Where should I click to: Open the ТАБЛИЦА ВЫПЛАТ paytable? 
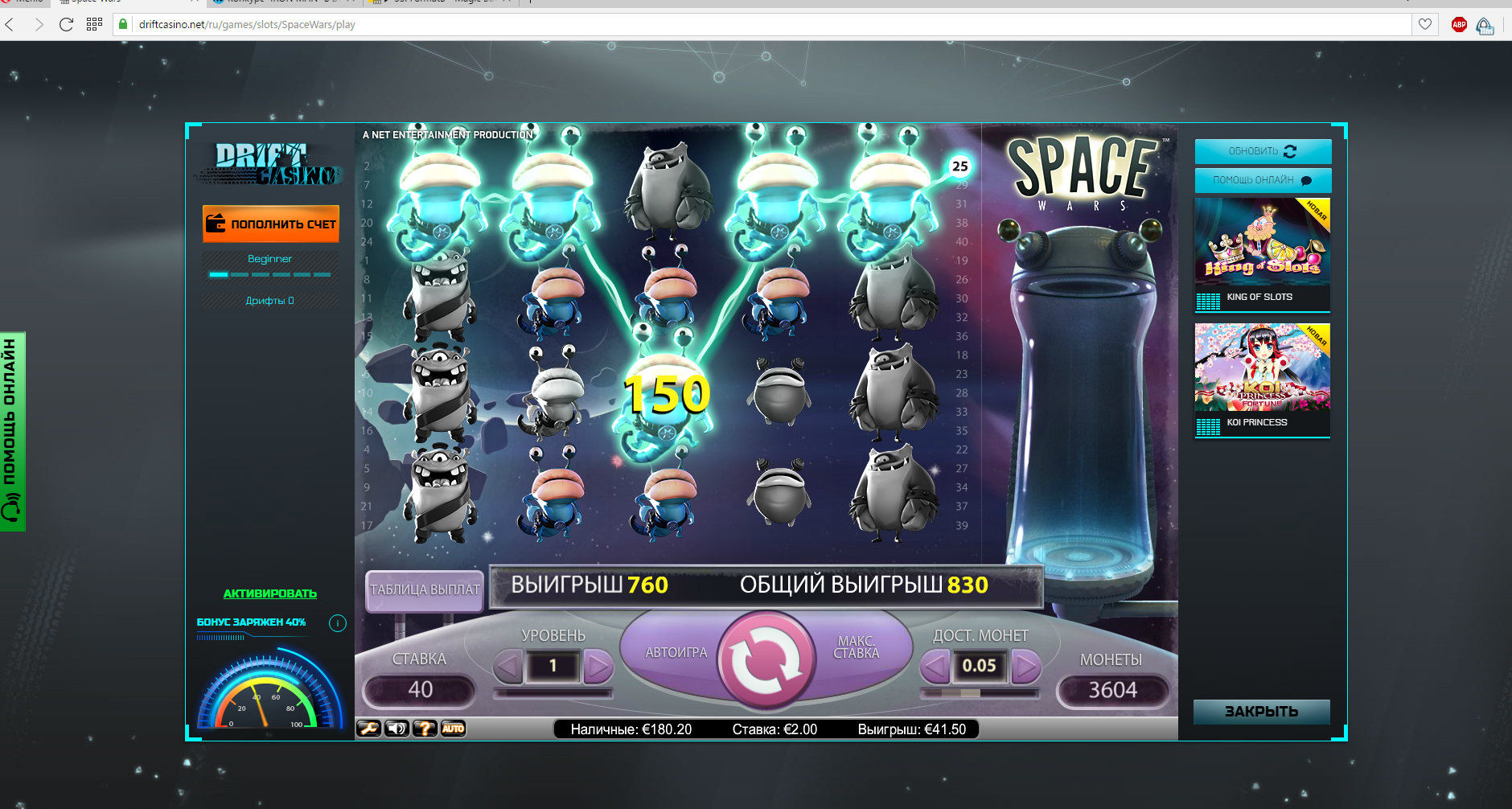pyautogui.click(x=425, y=589)
